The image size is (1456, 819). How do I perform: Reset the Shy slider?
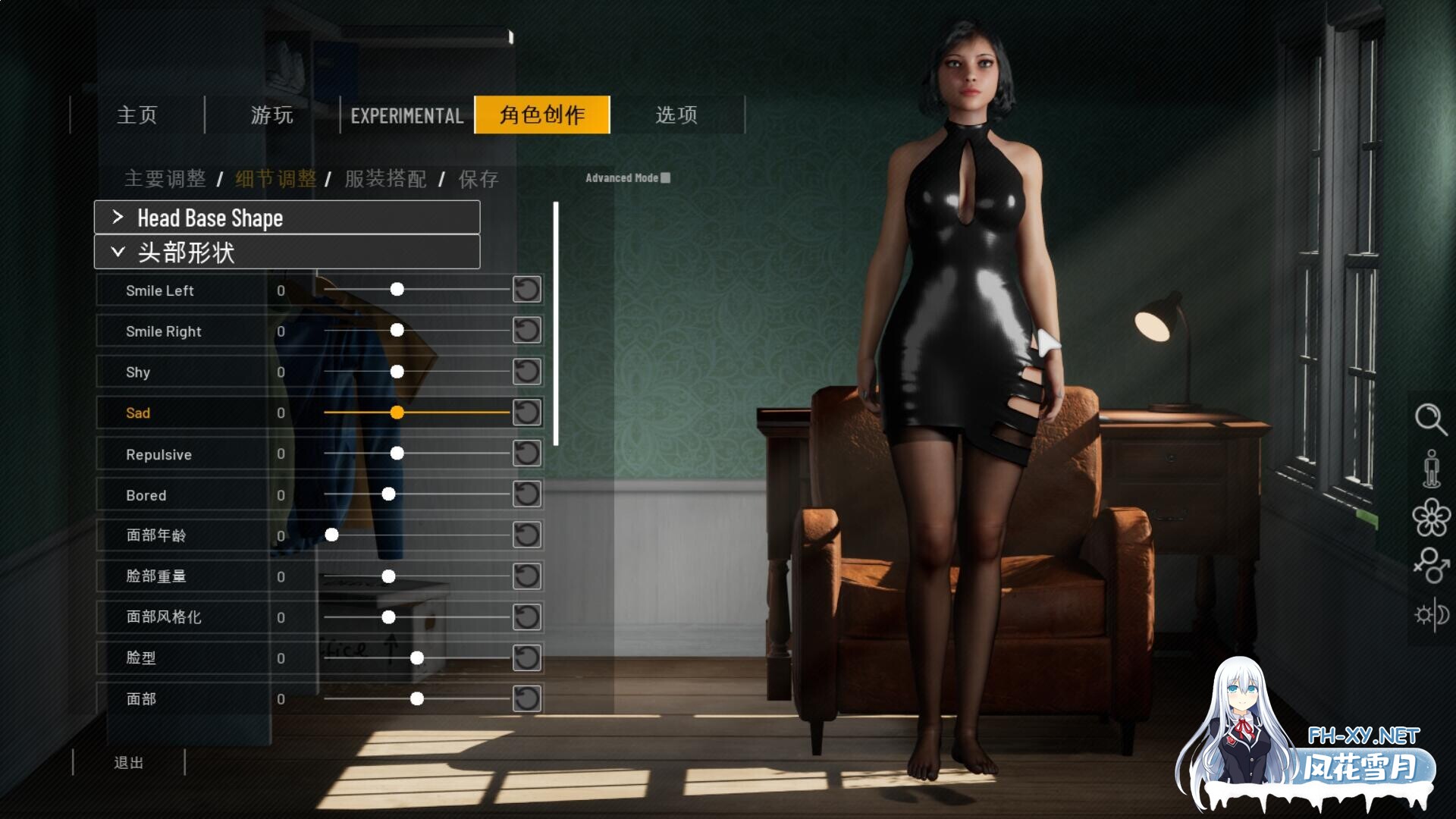[x=527, y=372]
